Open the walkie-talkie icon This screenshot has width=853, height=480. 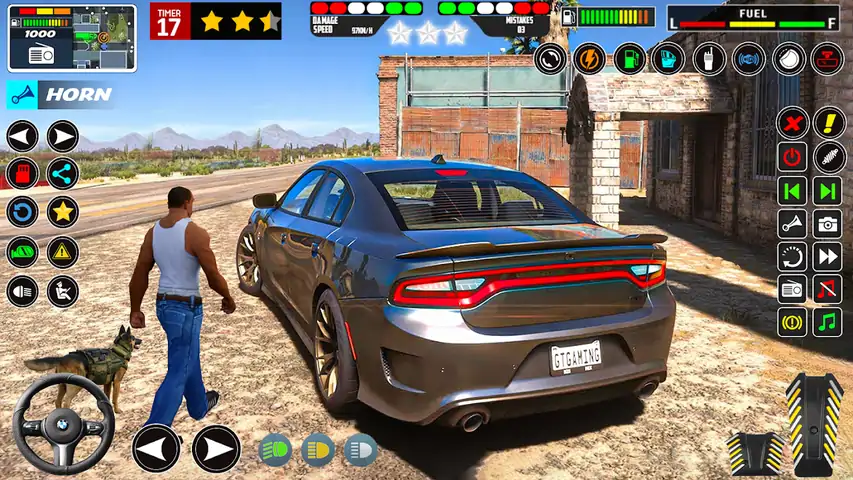(x=708, y=58)
